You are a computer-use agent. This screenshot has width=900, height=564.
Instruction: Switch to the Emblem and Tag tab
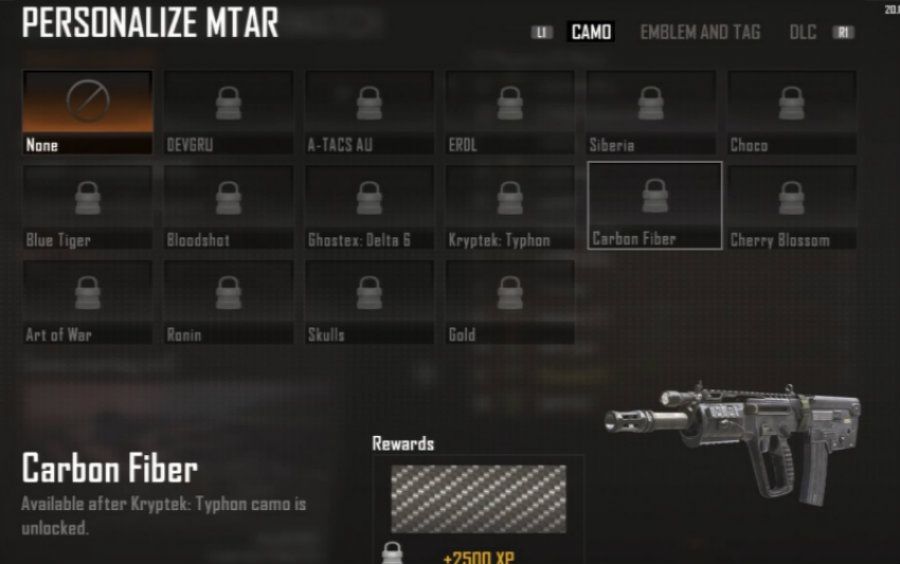[x=700, y=32]
